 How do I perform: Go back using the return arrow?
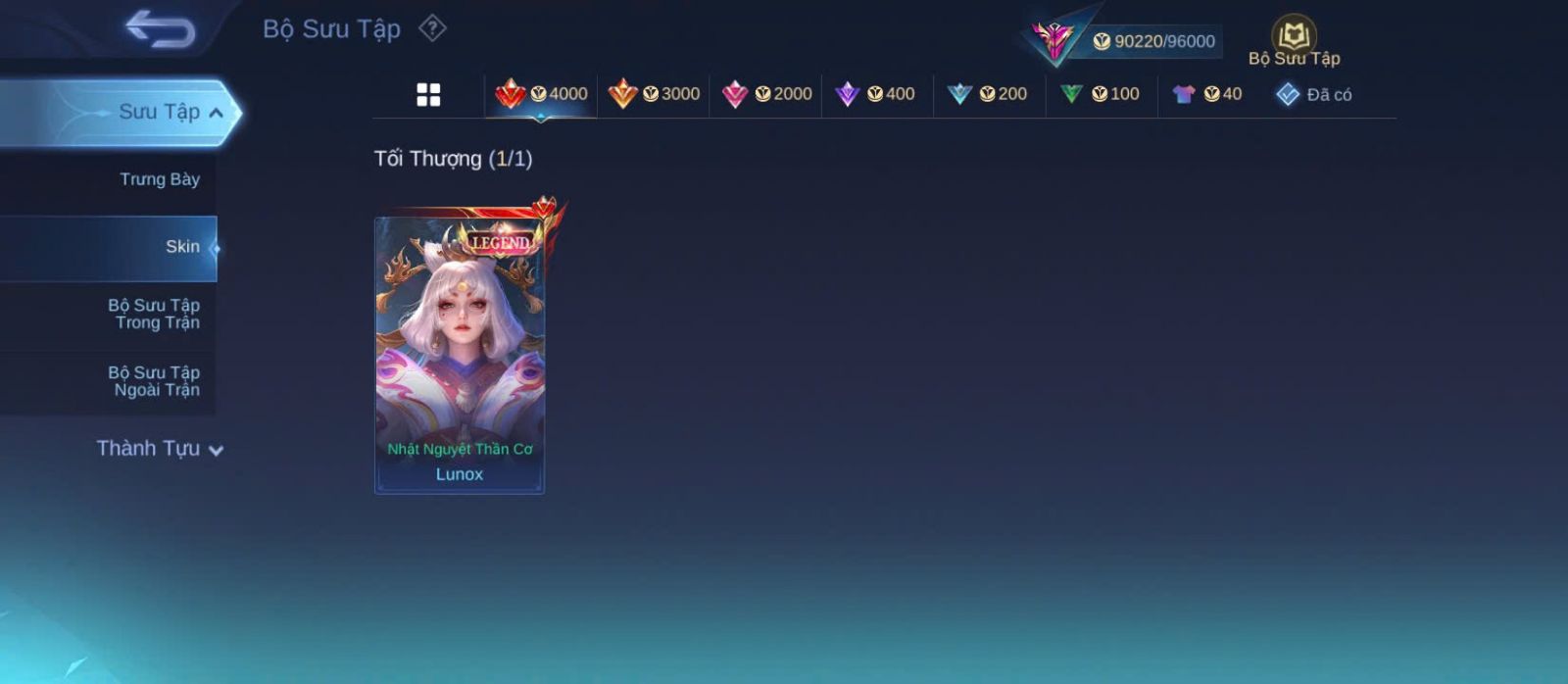[160, 29]
